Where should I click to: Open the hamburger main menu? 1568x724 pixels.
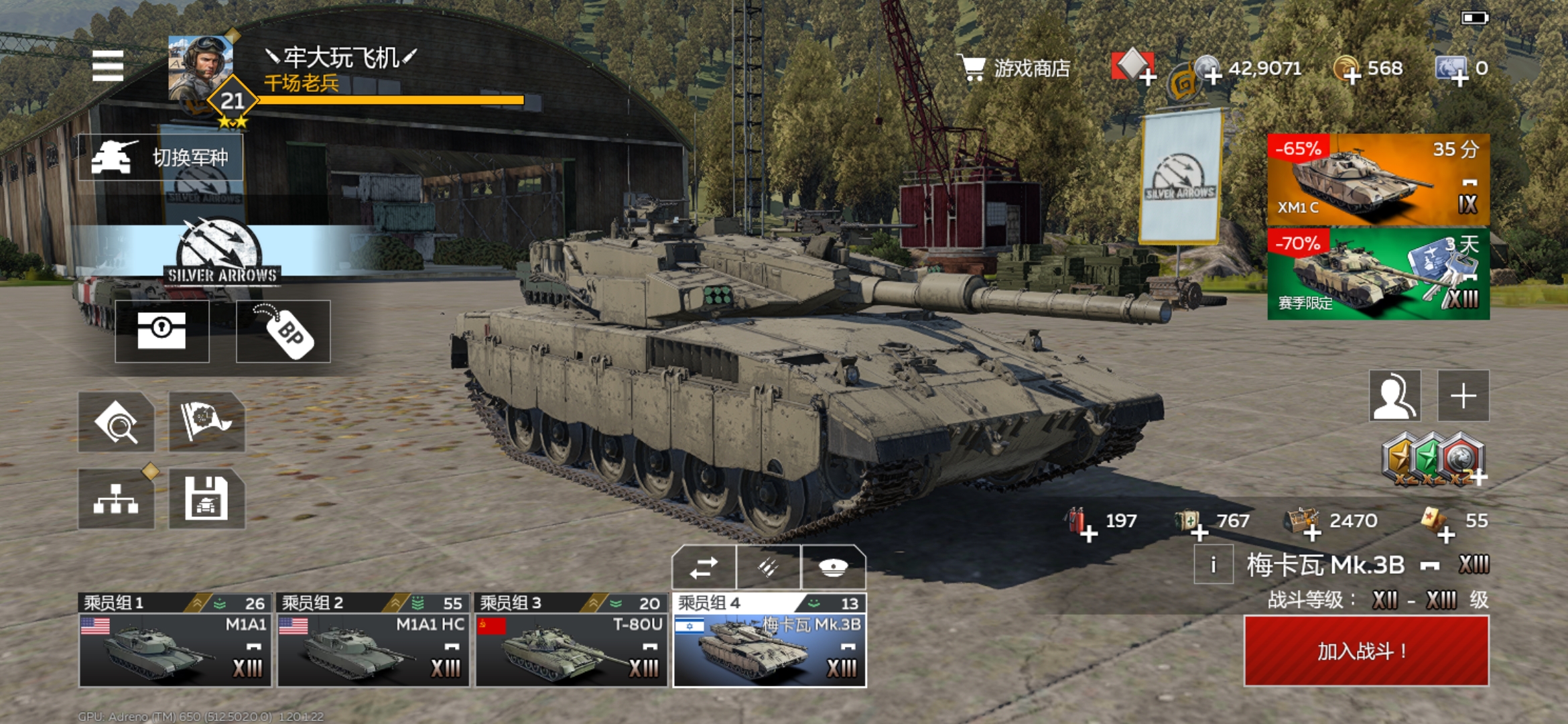tap(108, 66)
